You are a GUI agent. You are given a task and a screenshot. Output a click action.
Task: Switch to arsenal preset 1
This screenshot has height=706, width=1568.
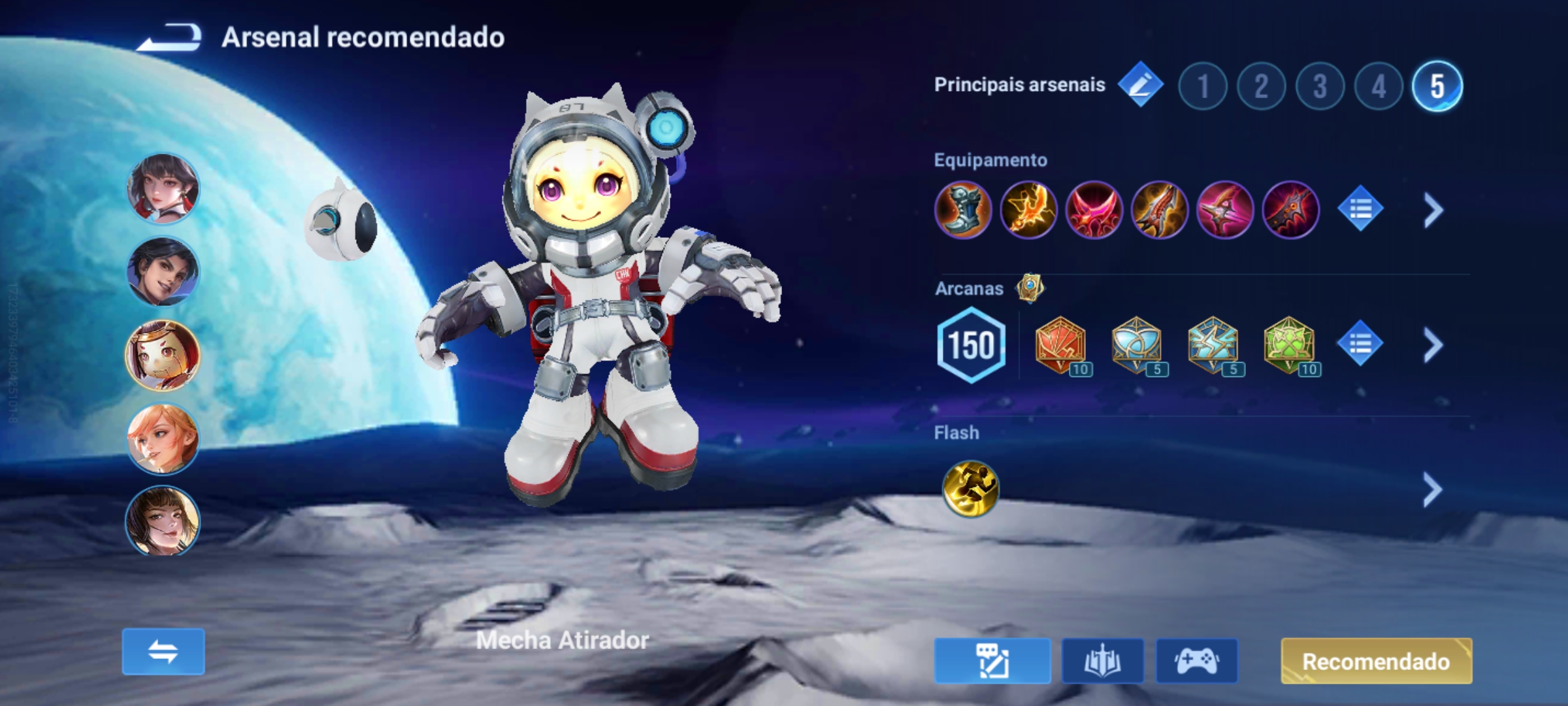click(x=1203, y=84)
